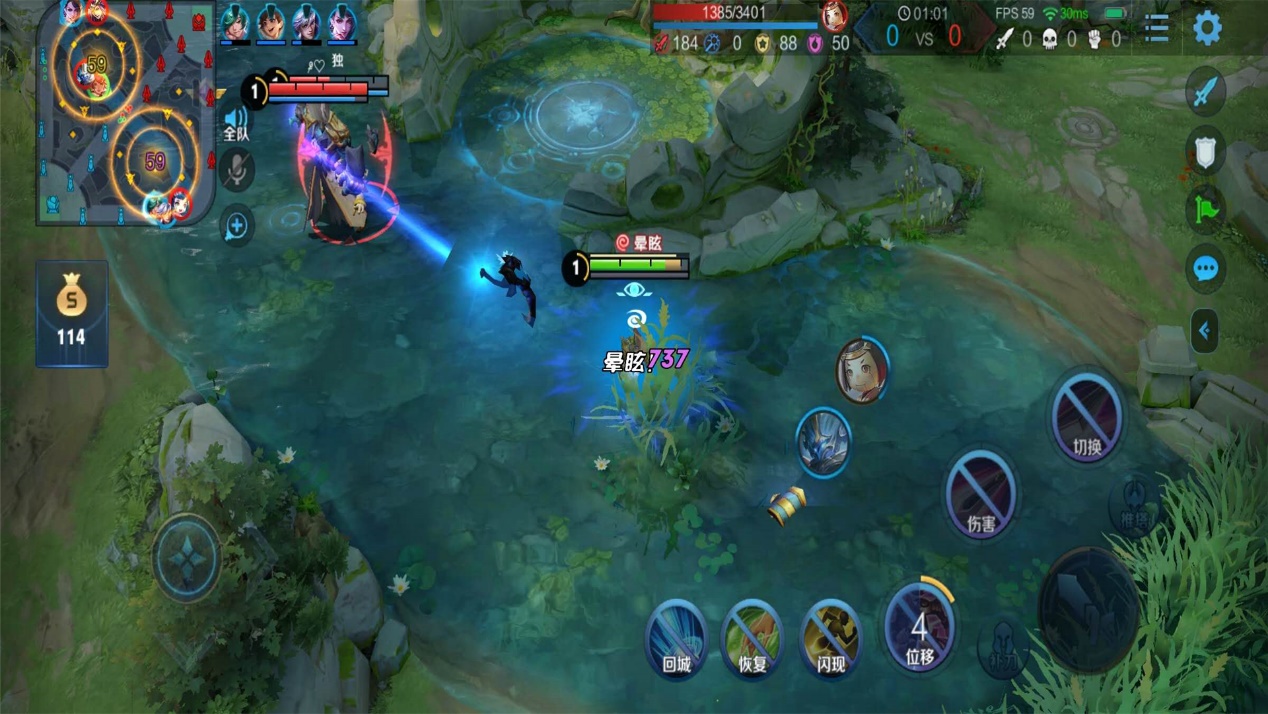Toggle the microphone button
Screen dimensions: 1268x714
click(236, 172)
